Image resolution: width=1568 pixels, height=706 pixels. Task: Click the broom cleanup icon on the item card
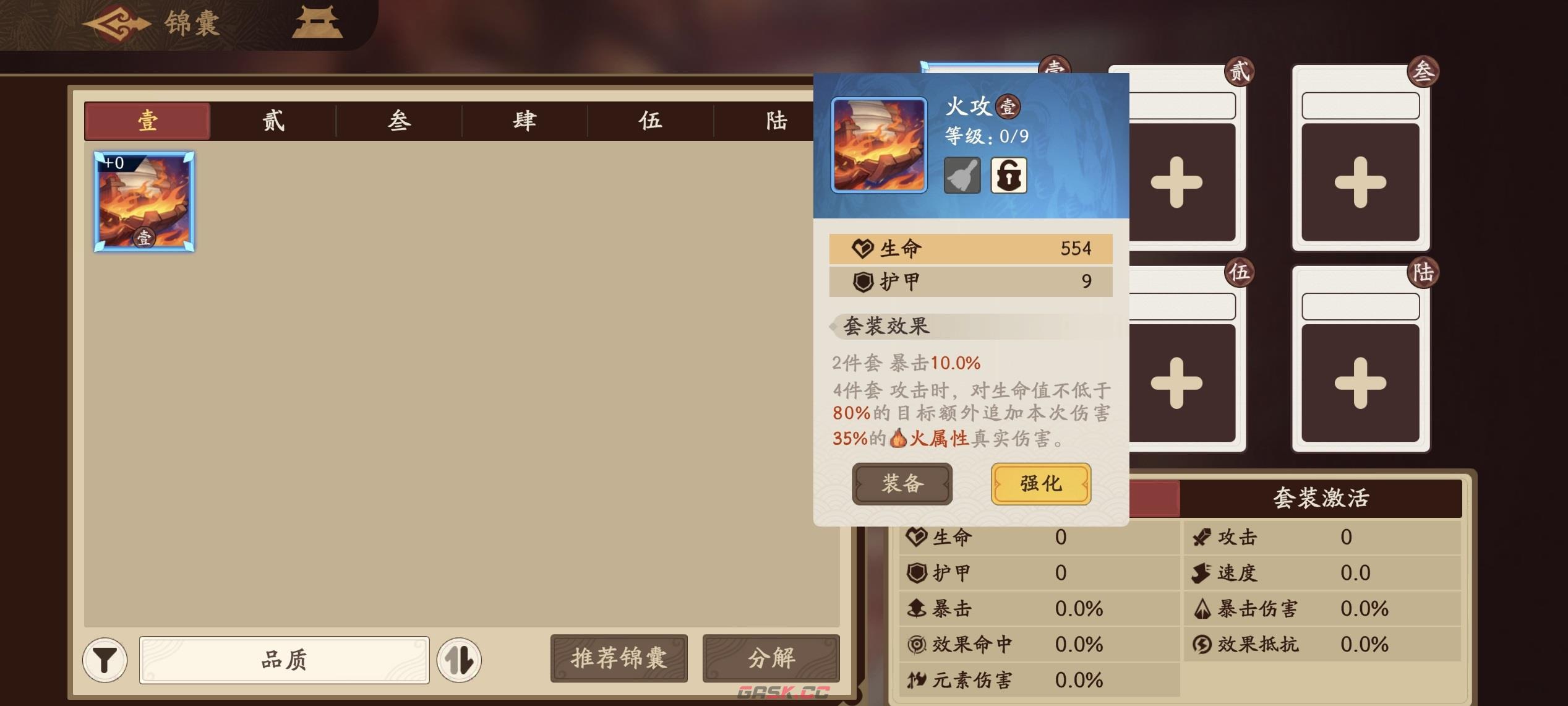(x=962, y=174)
